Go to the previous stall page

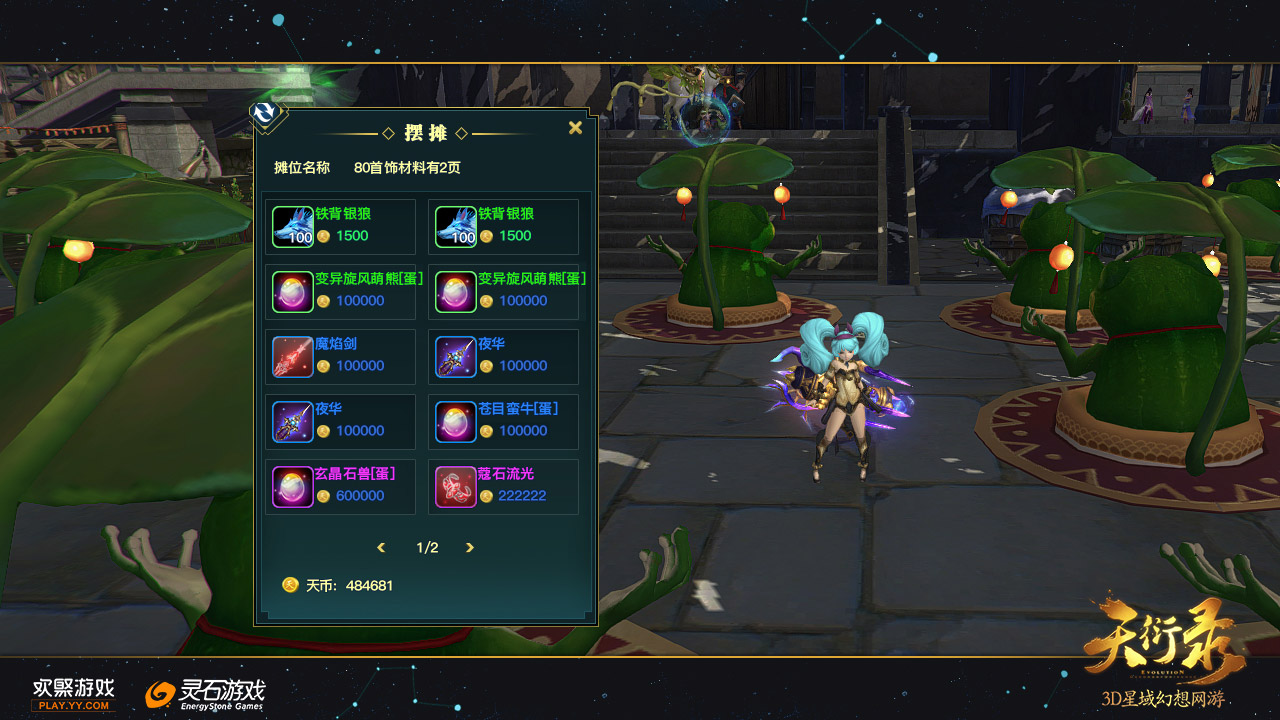(x=381, y=548)
